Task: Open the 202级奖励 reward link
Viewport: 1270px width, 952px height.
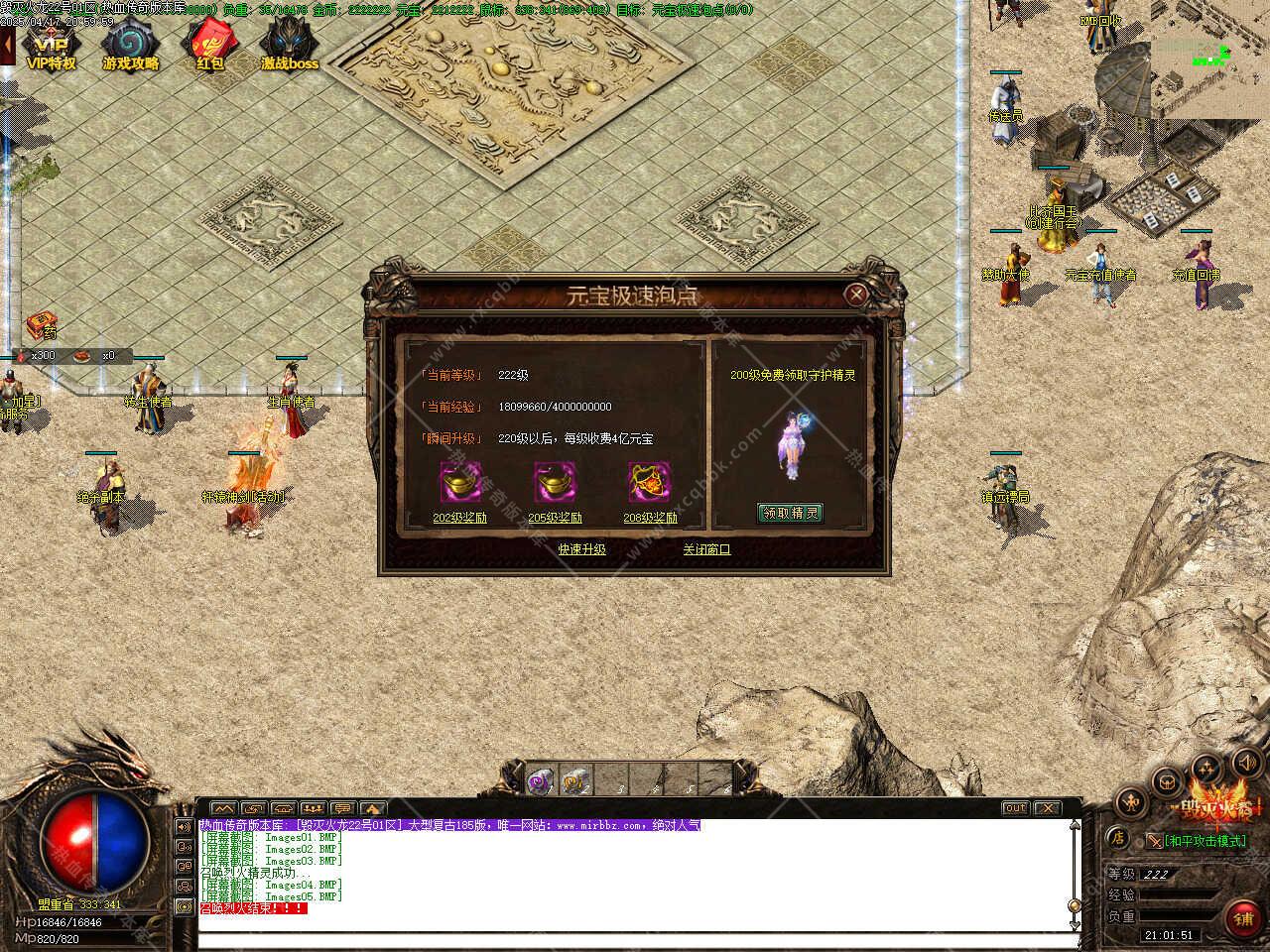Action: click(459, 518)
